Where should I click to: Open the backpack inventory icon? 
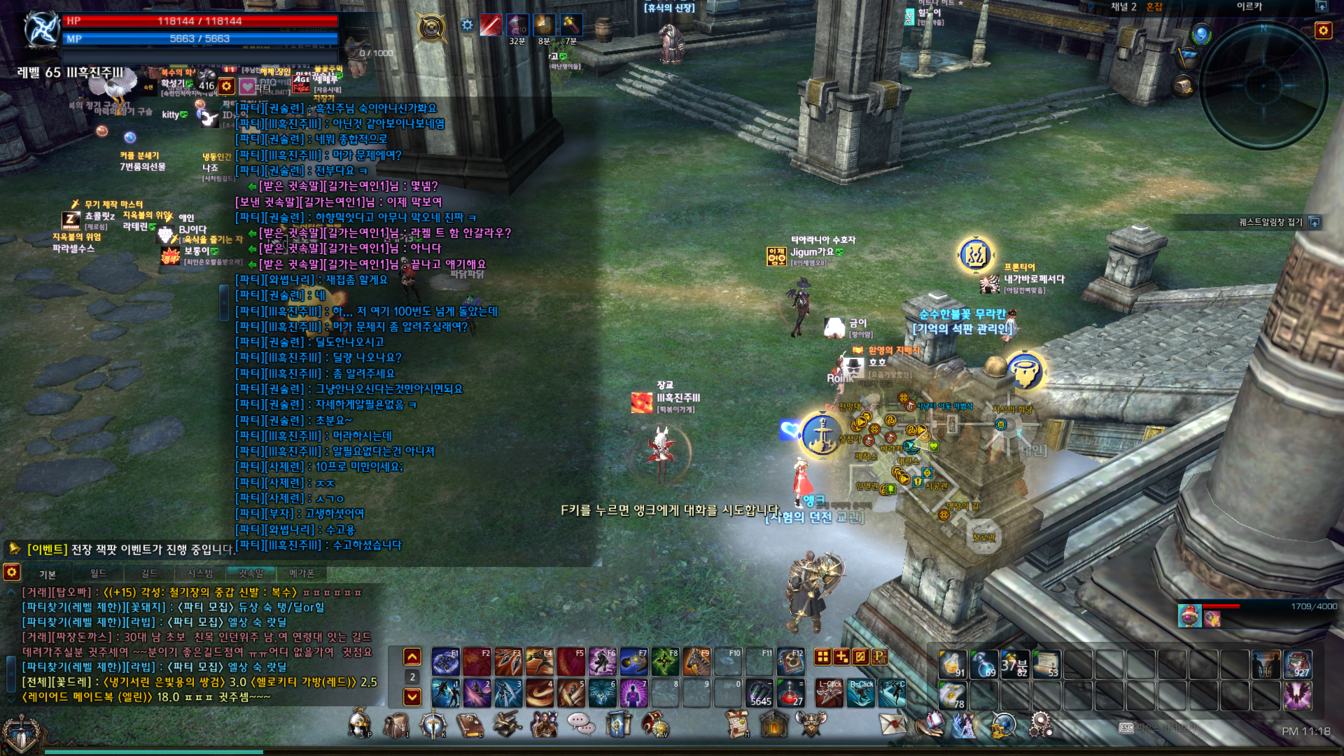coord(397,725)
